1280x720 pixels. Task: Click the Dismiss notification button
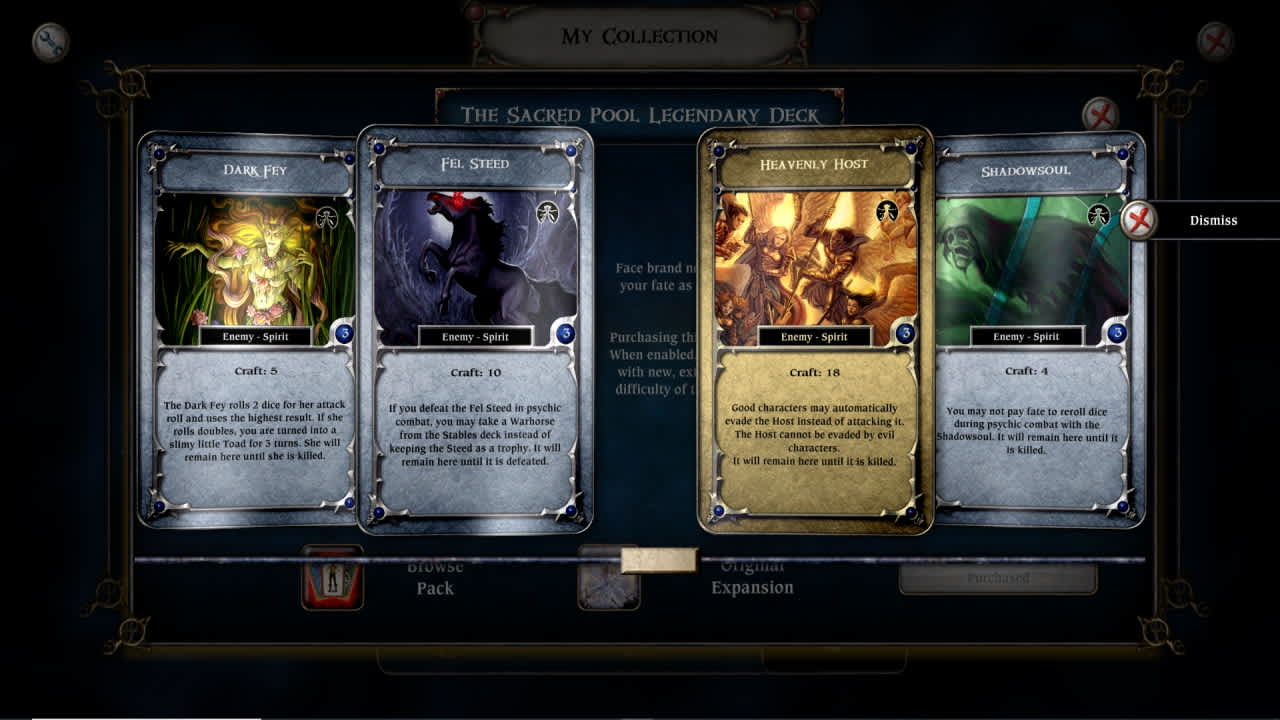1214,220
